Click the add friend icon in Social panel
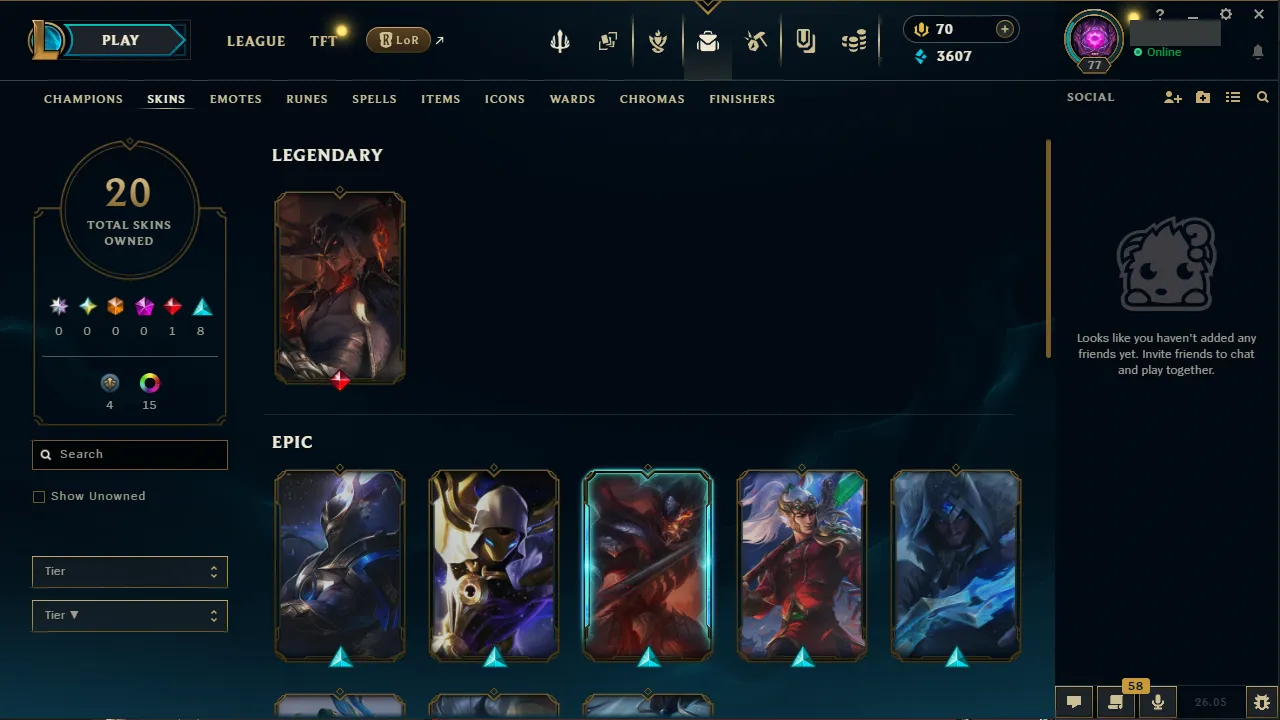 point(1172,97)
